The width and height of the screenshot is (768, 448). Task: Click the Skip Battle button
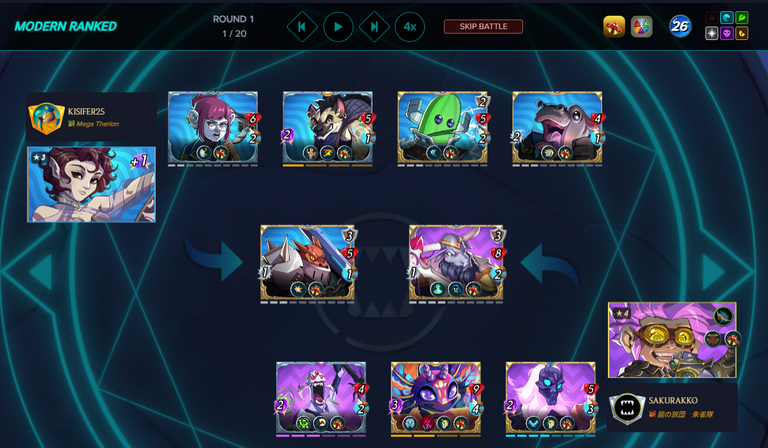483,26
